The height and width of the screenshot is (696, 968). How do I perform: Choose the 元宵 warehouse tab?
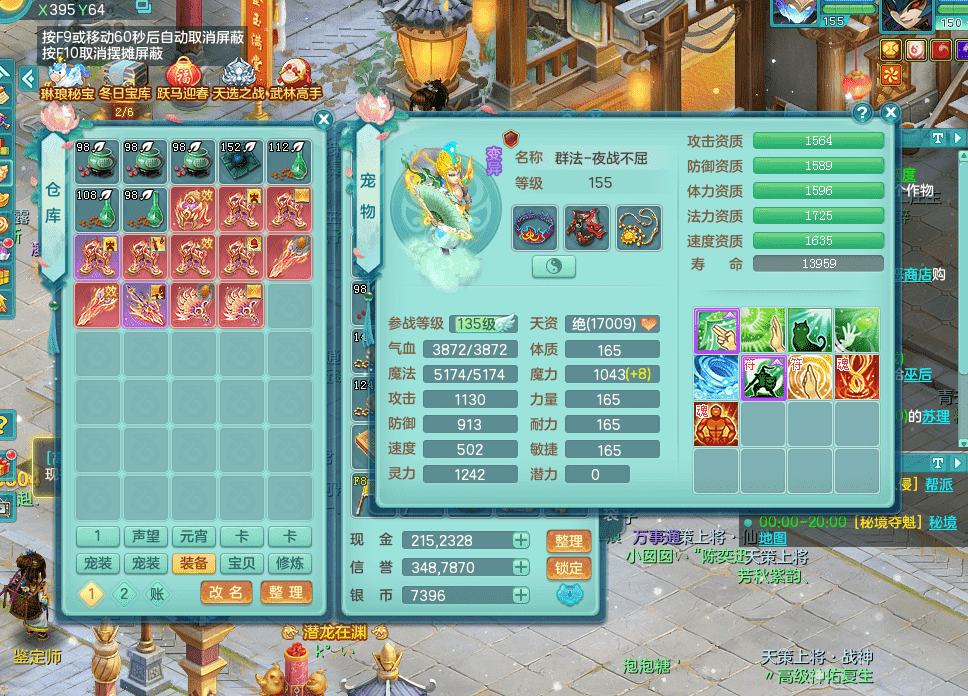coord(194,537)
